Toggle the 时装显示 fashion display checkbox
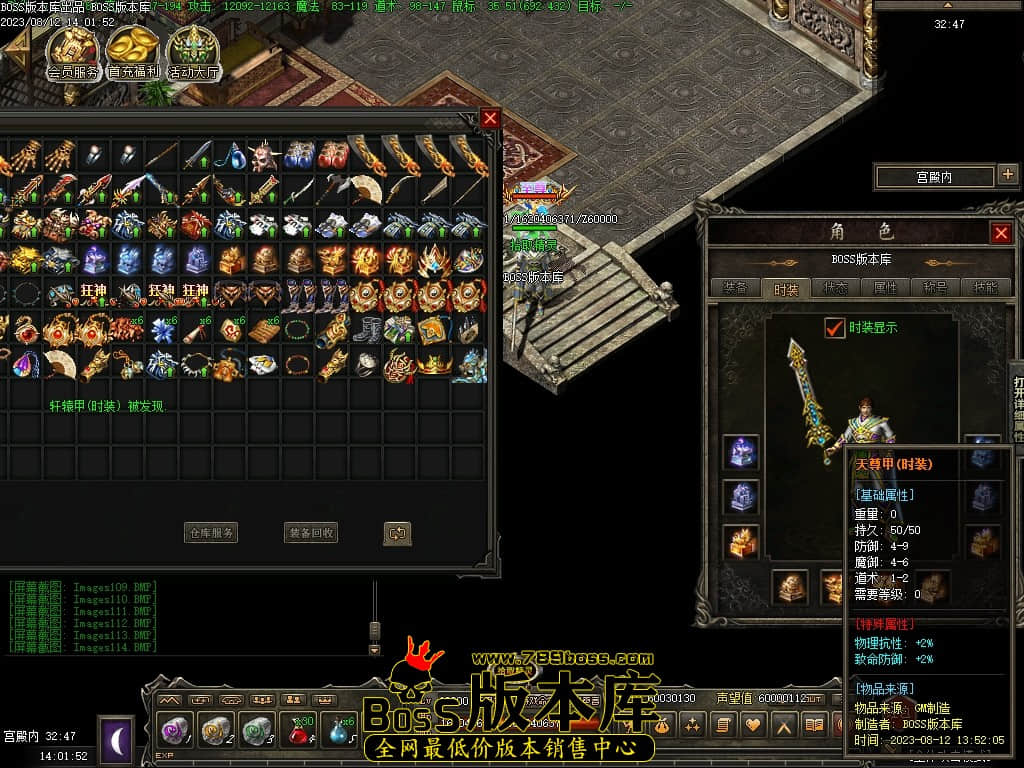1024x768 pixels. coord(835,327)
